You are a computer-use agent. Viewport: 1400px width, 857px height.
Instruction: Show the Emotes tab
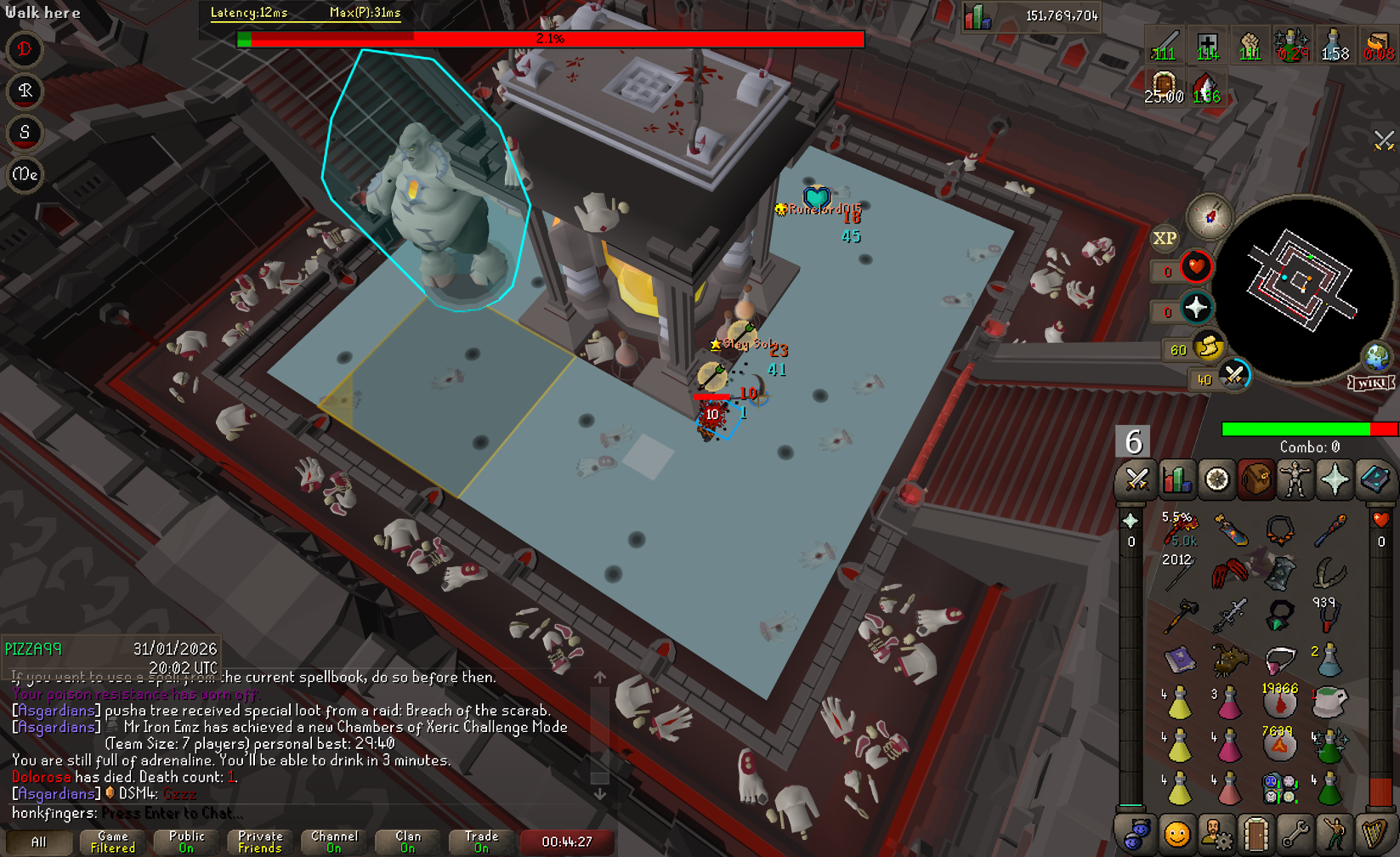coord(1335,835)
